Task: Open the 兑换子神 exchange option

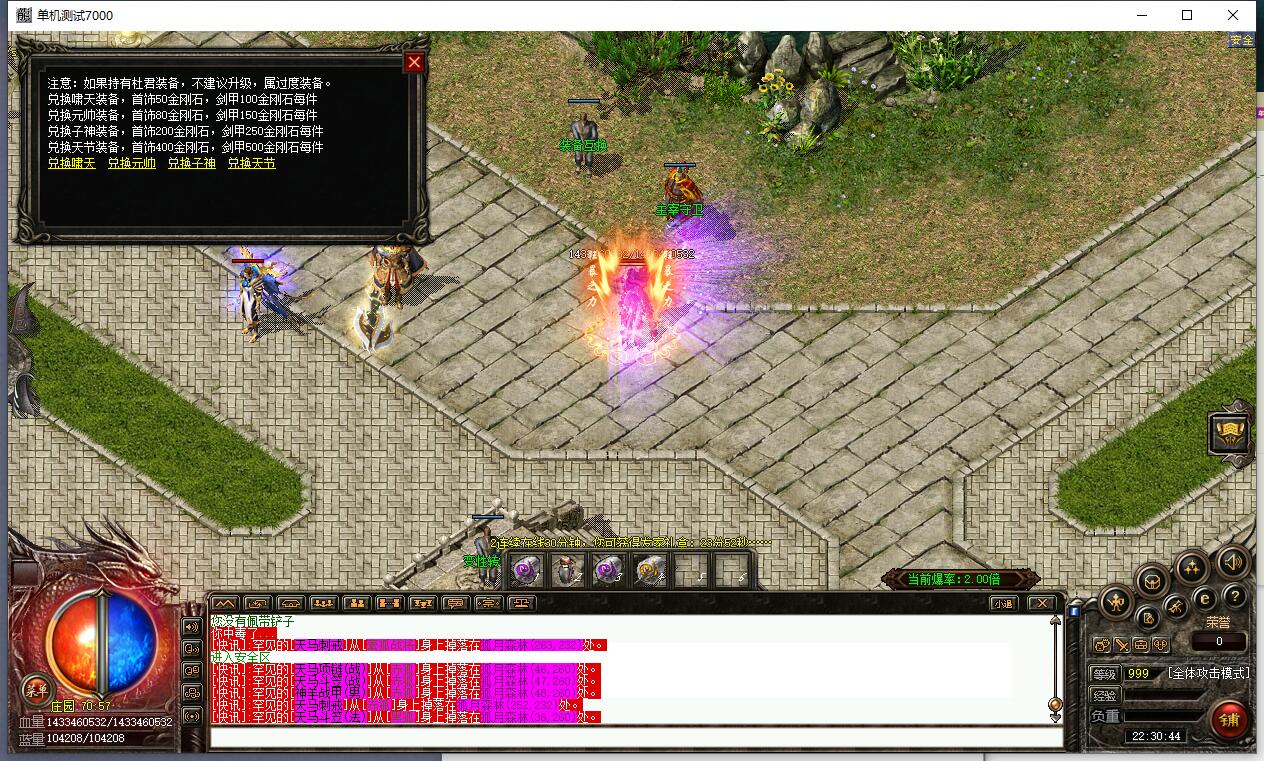Action: coord(191,163)
